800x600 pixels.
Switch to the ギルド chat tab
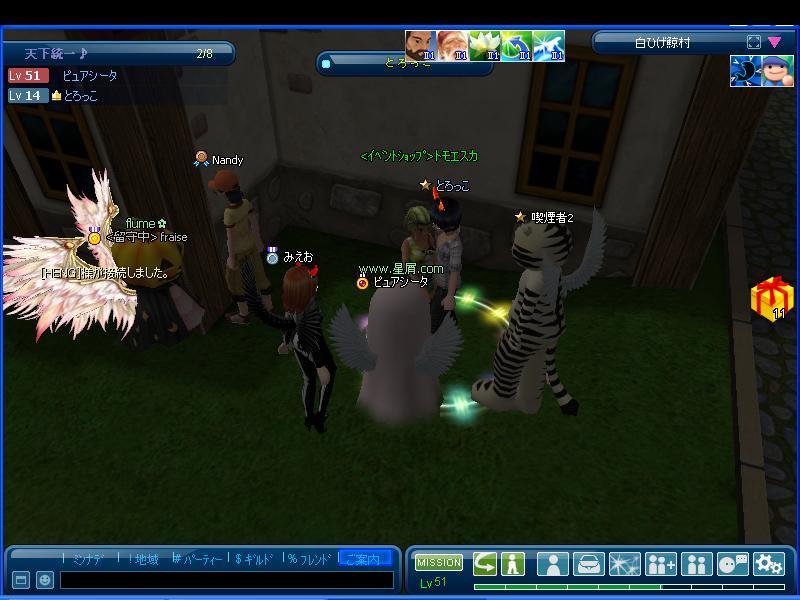pos(253,559)
